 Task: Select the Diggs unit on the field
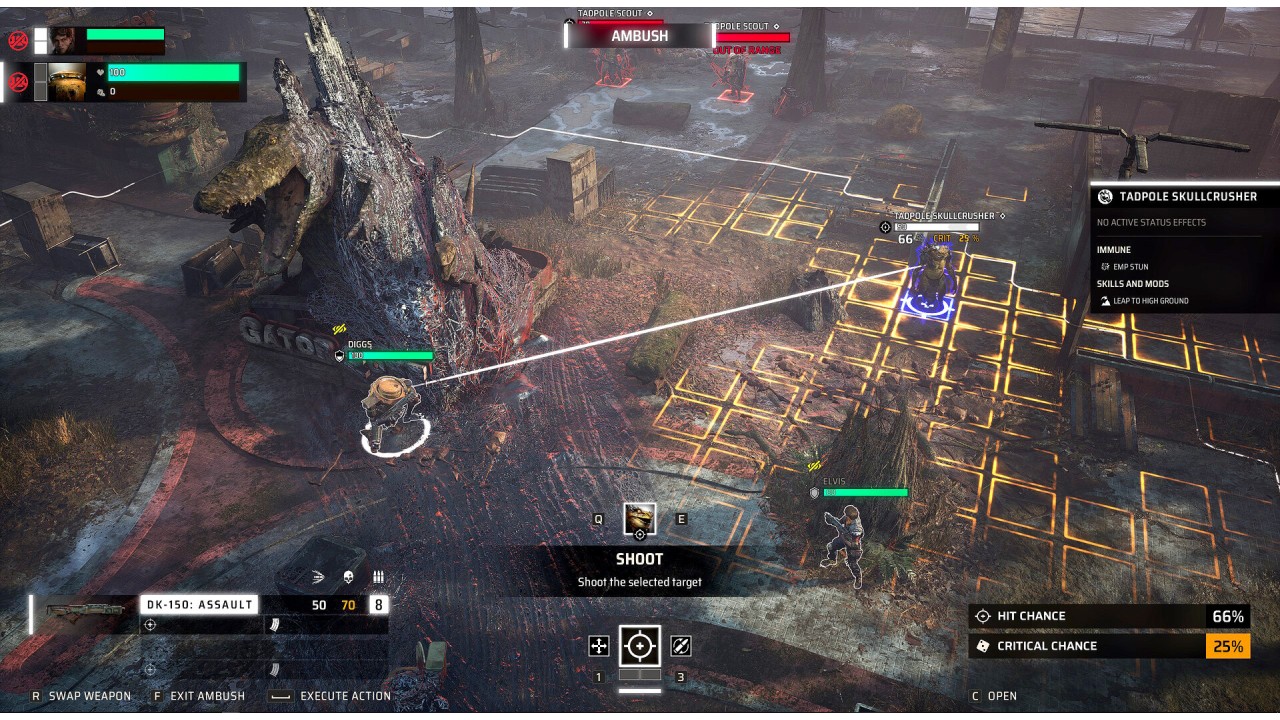[x=390, y=412]
